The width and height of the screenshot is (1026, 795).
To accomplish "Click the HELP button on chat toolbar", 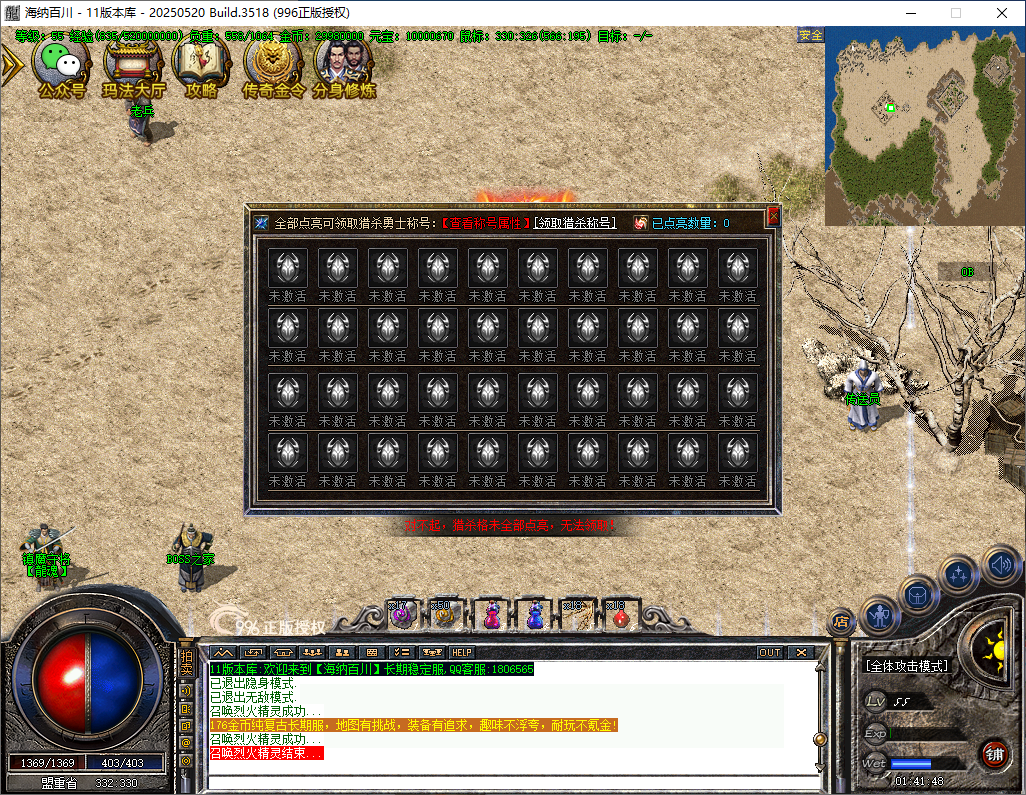I will 462,652.
